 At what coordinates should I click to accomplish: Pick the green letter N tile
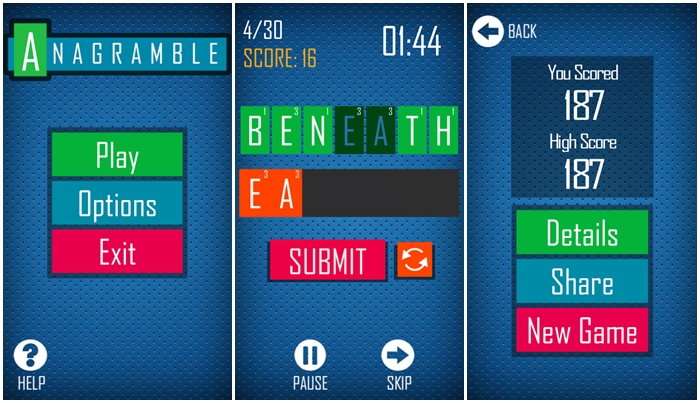[319, 130]
